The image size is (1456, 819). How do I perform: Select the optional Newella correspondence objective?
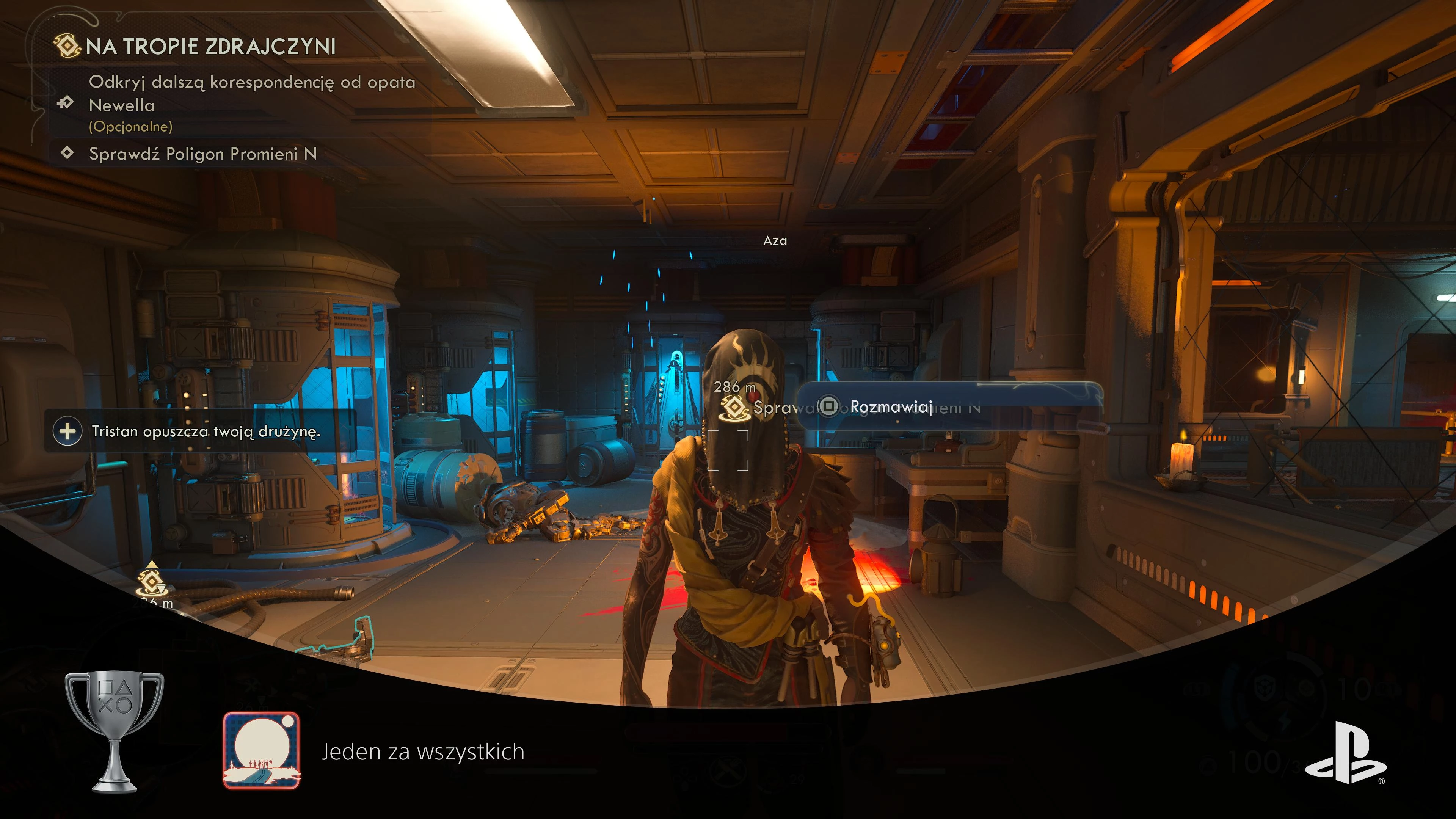point(251,104)
